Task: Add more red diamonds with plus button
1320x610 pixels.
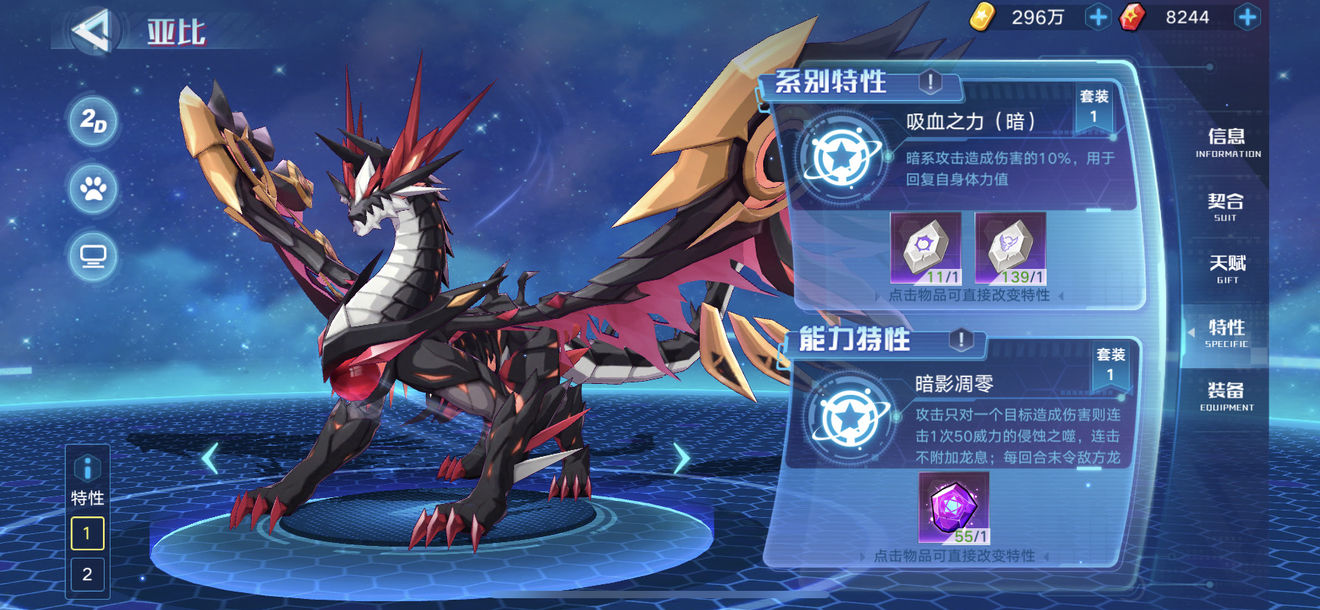Action: pyautogui.click(x=1247, y=17)
